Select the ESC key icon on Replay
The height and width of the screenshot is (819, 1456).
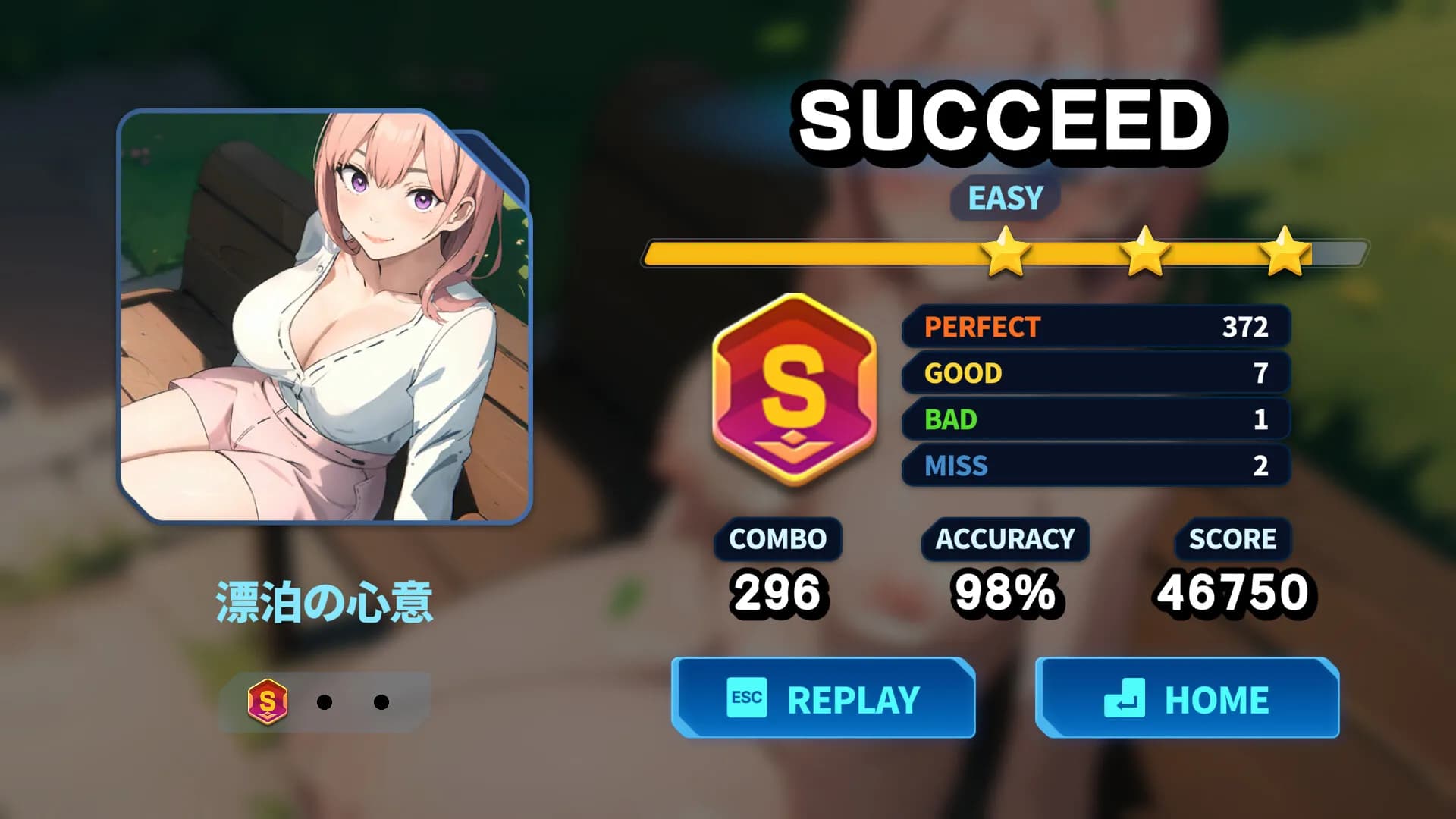[747, 698]
